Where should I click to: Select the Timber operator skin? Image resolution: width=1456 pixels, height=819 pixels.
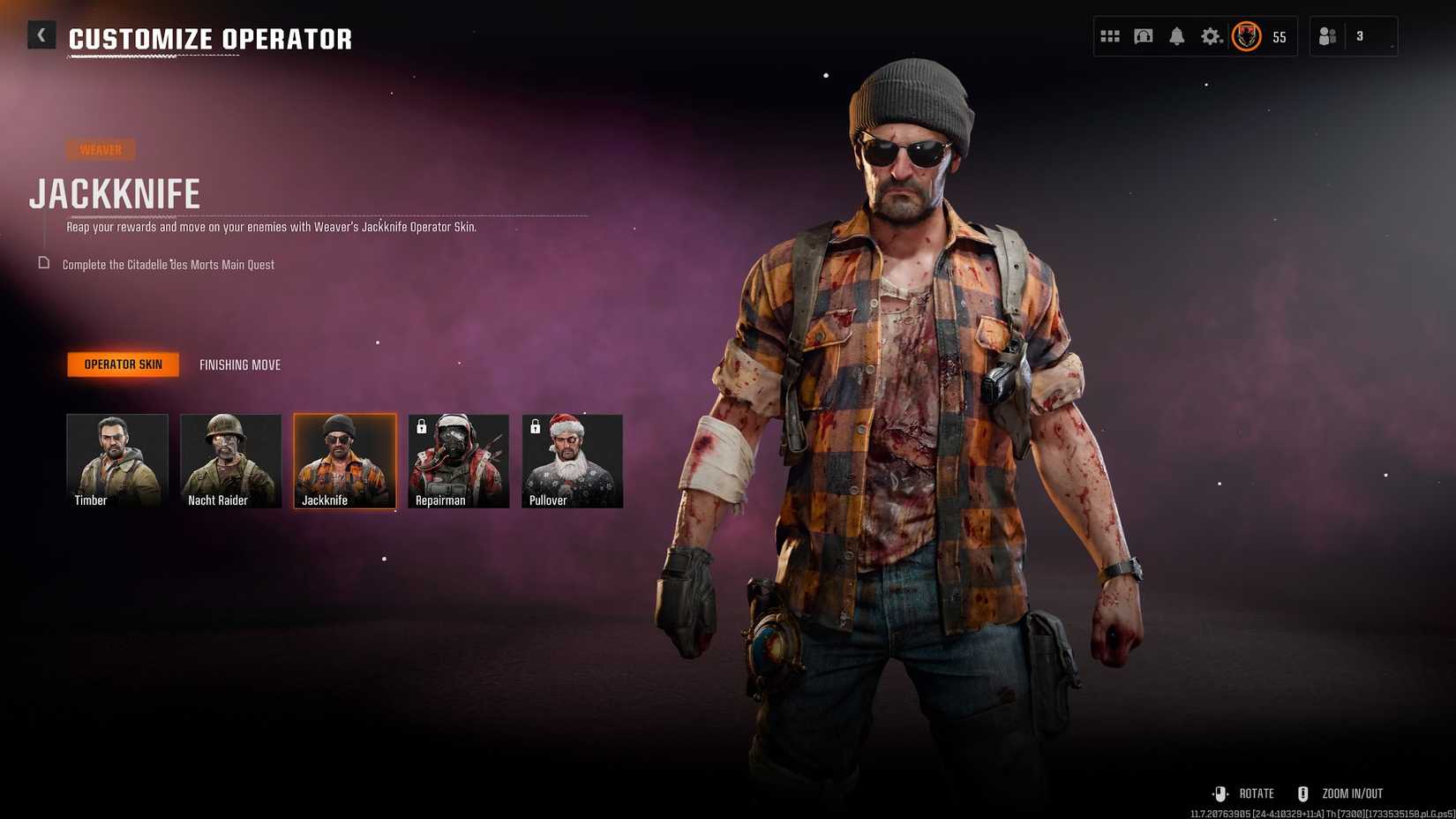coord(116,460)
